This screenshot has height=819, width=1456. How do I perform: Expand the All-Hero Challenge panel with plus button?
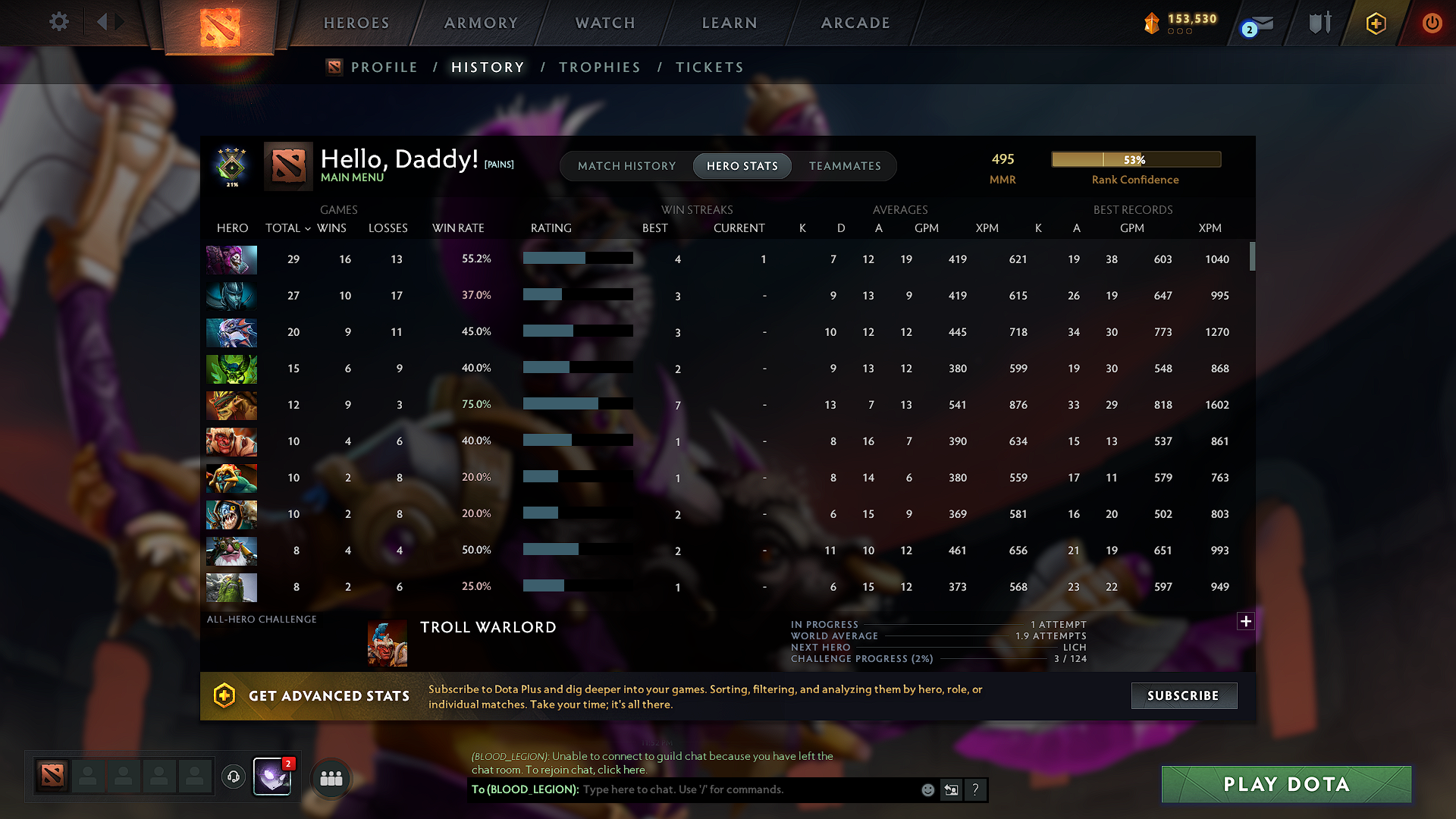click(1245, 621)
